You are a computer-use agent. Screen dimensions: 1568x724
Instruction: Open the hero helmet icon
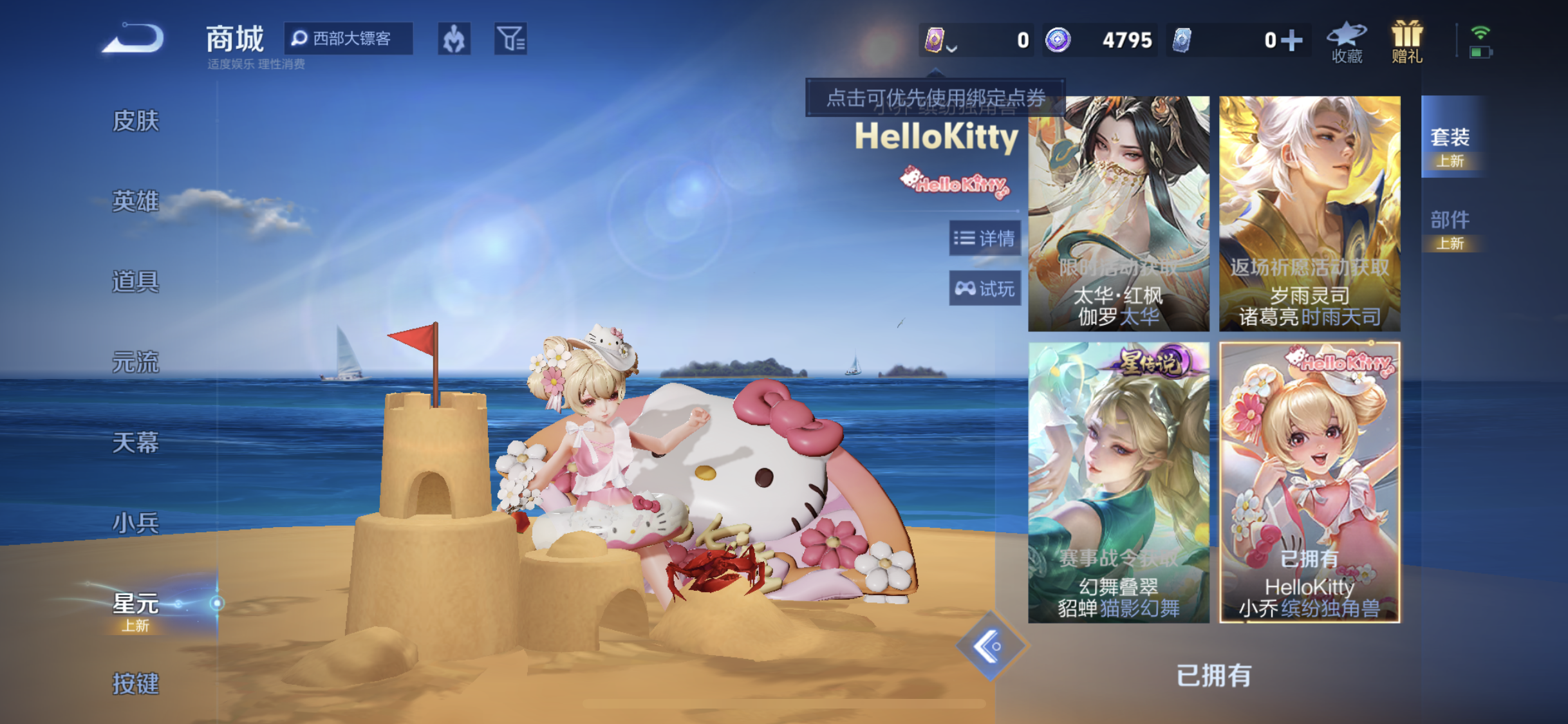pos(454,39)
